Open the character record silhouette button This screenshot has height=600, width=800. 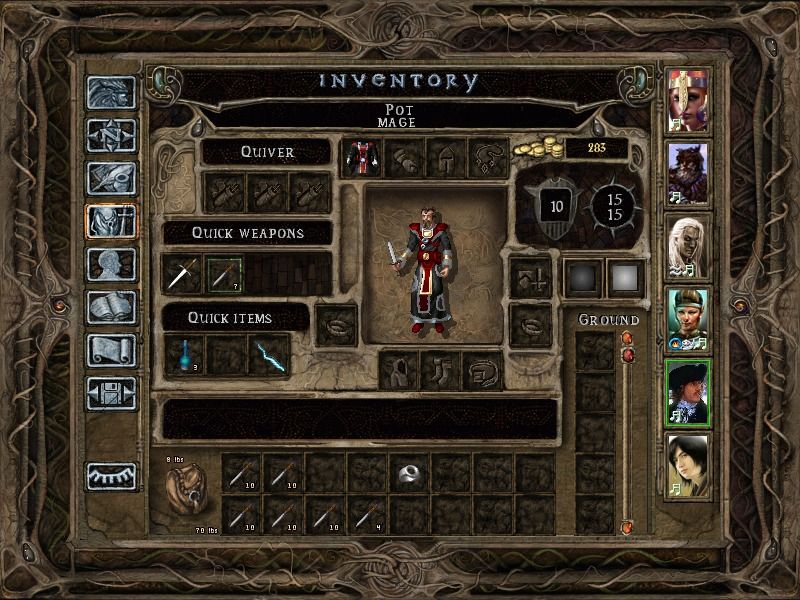110,265
